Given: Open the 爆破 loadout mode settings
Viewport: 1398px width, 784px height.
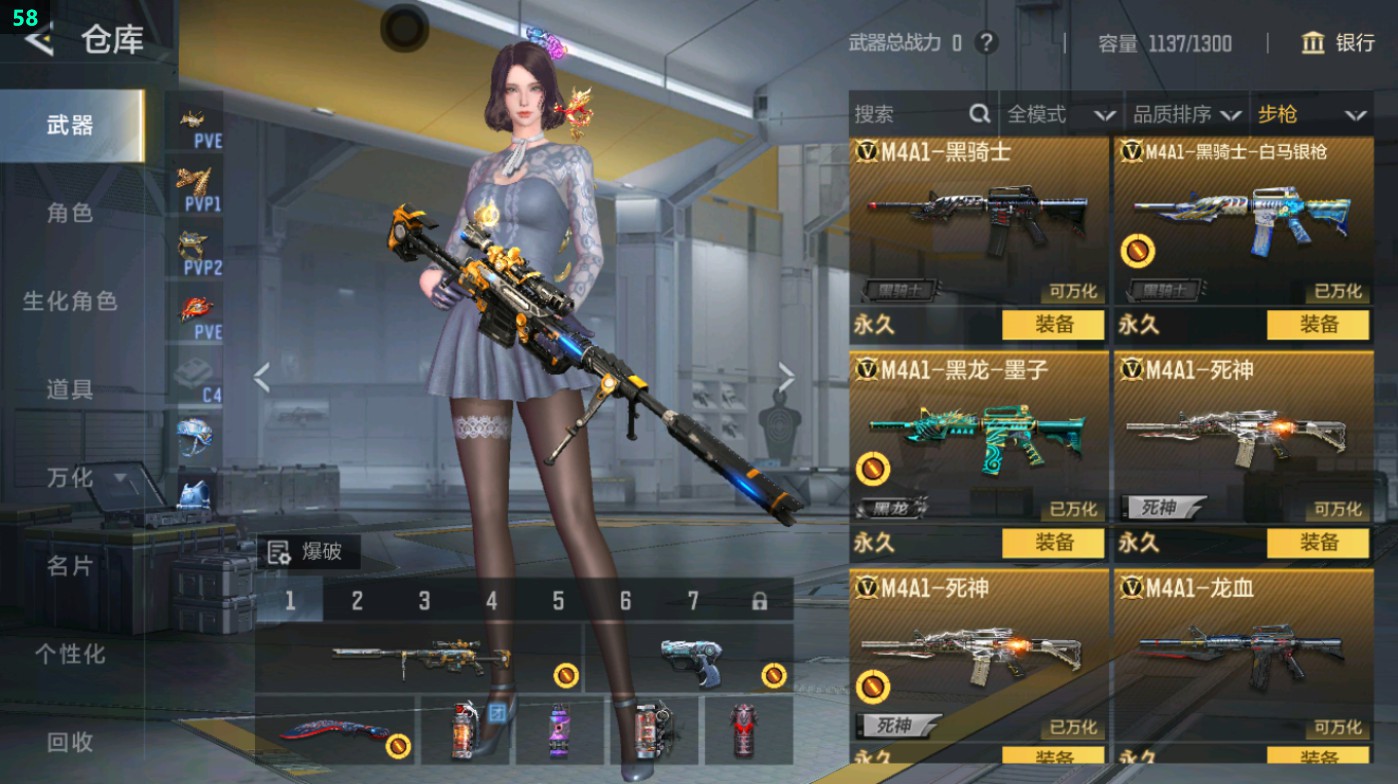Looking at the screenshot, I should [308, 552].
